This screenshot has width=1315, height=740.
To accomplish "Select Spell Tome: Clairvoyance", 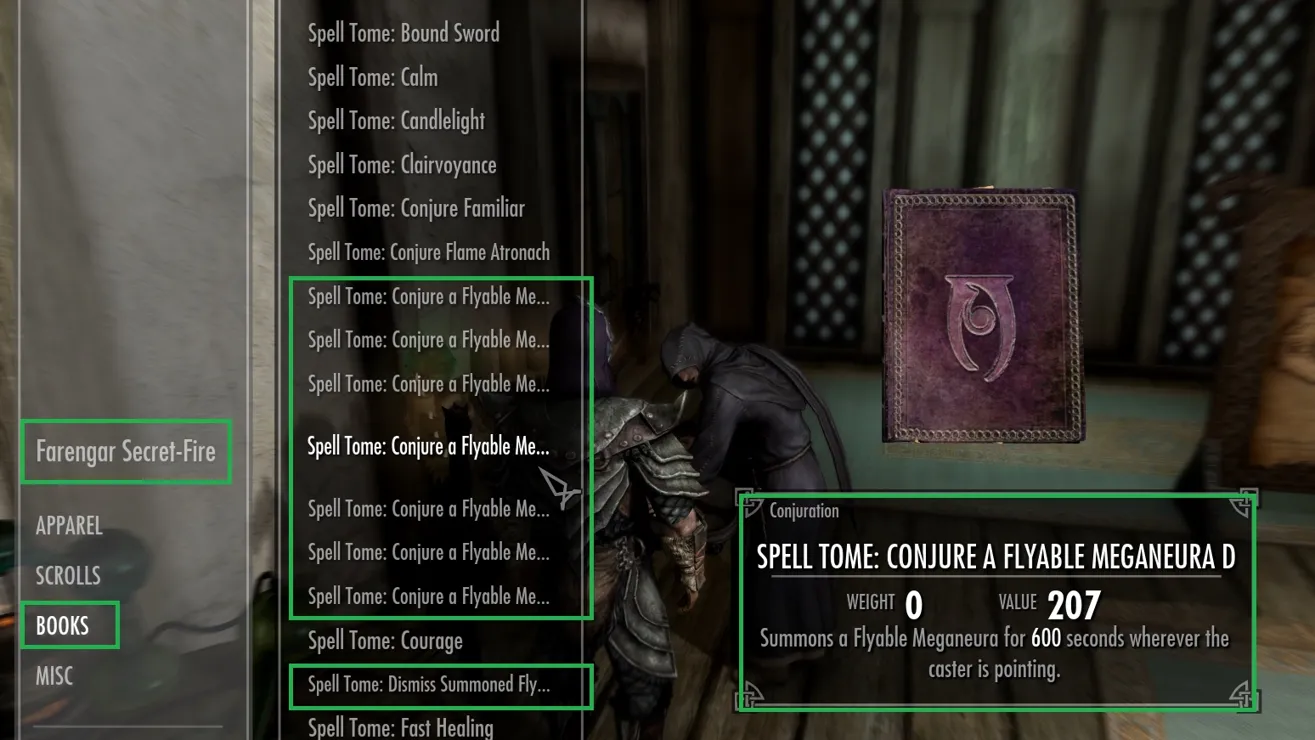I will pyautogui.click(x=402, y=165).
